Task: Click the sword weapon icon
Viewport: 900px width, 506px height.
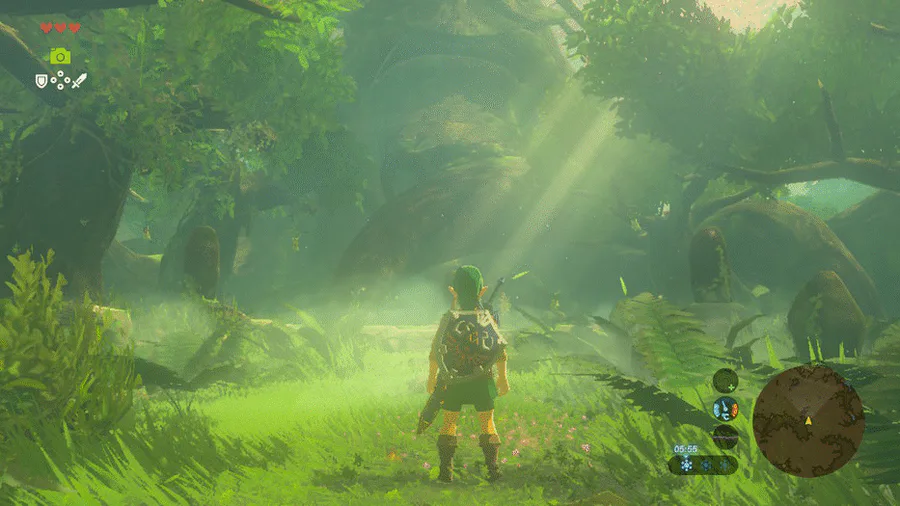Action: click(79, 80)
